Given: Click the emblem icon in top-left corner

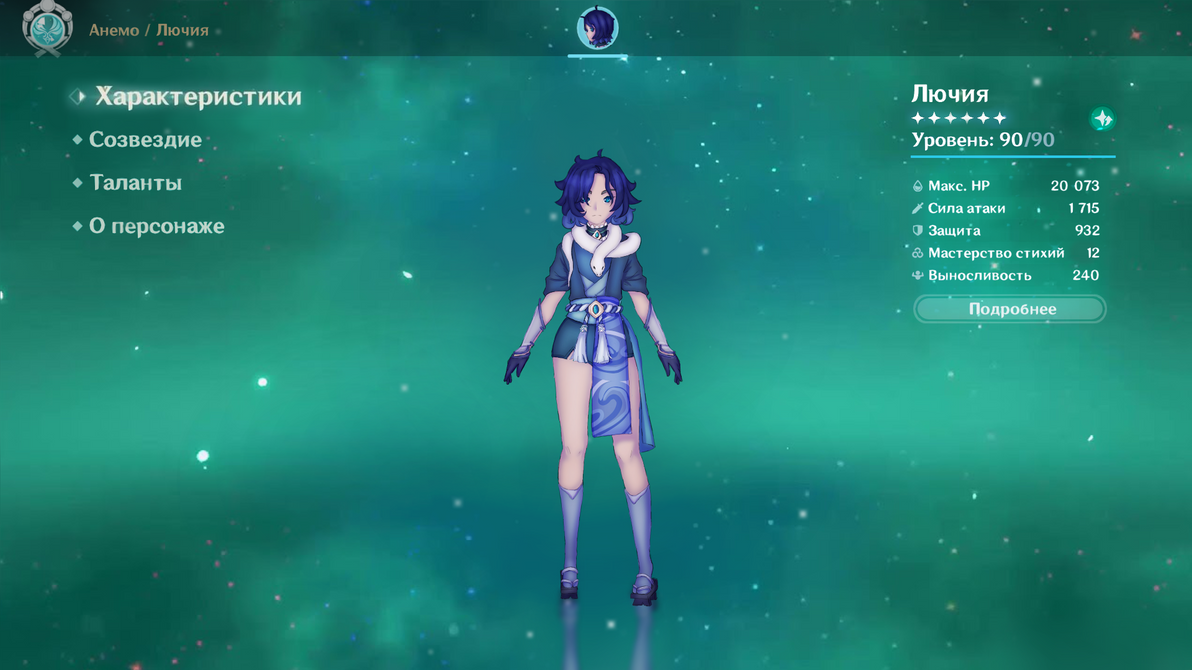Looking at the screenshot, I should click(x=47, y=28).
